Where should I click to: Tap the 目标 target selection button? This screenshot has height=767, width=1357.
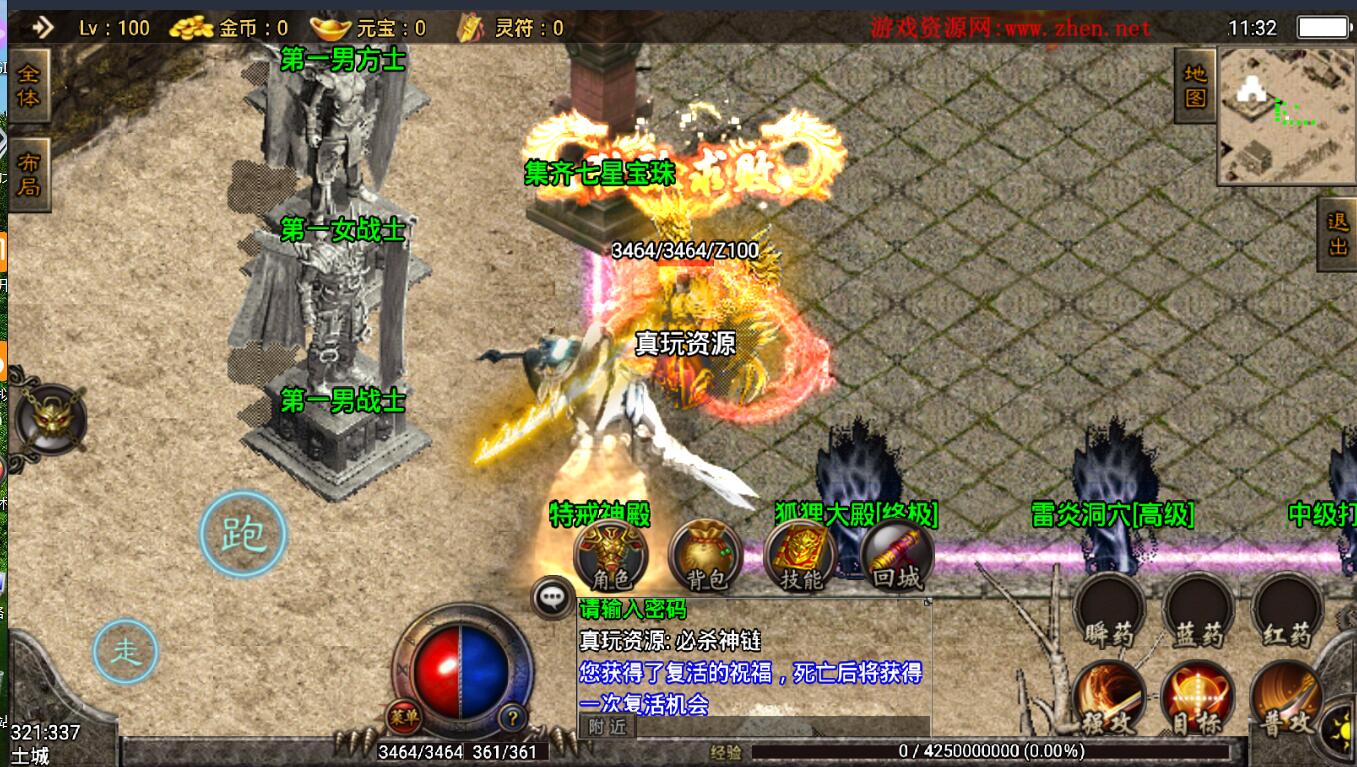coord(1197,698)
